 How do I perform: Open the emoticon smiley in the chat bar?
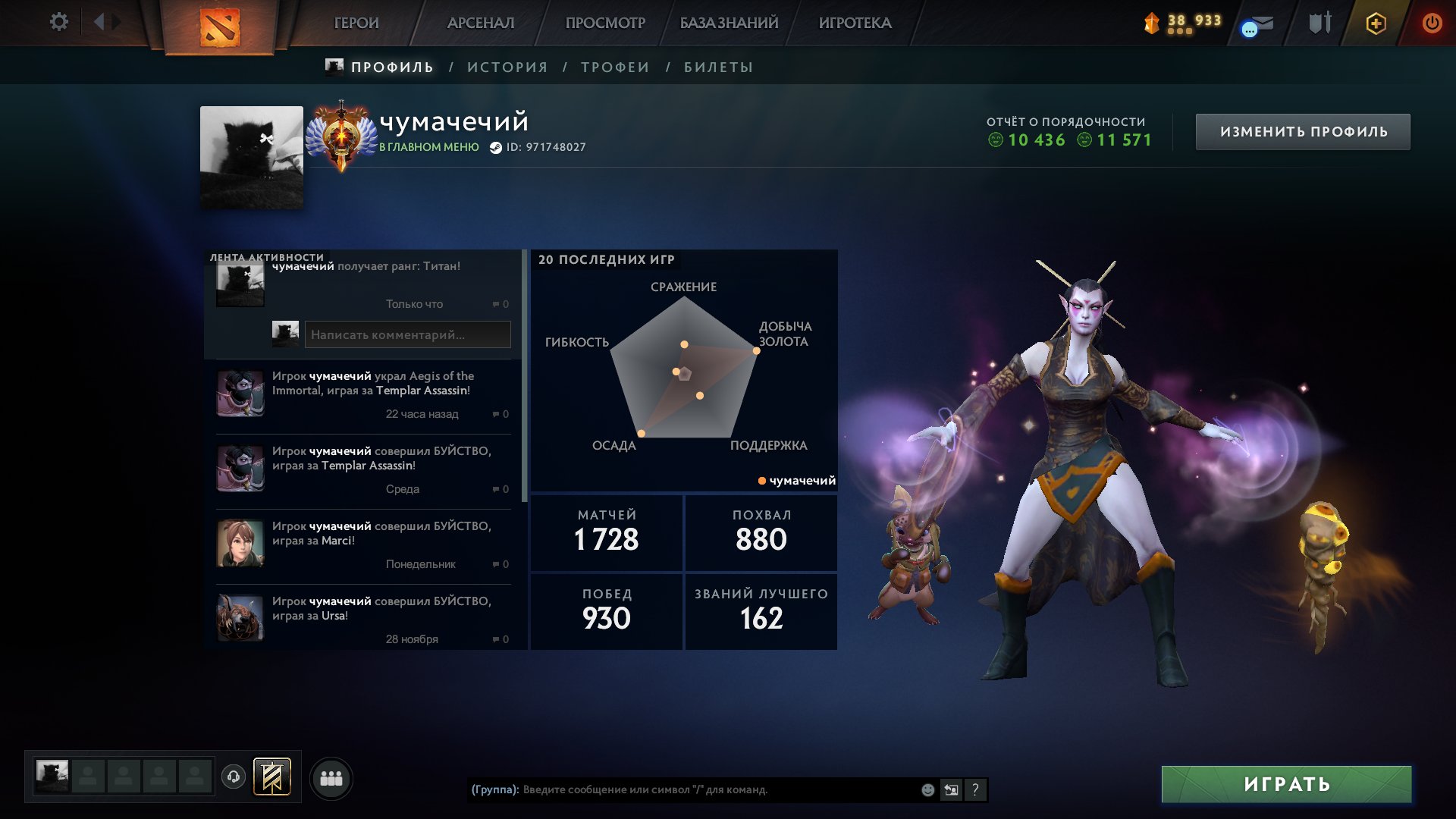(926, 789)
